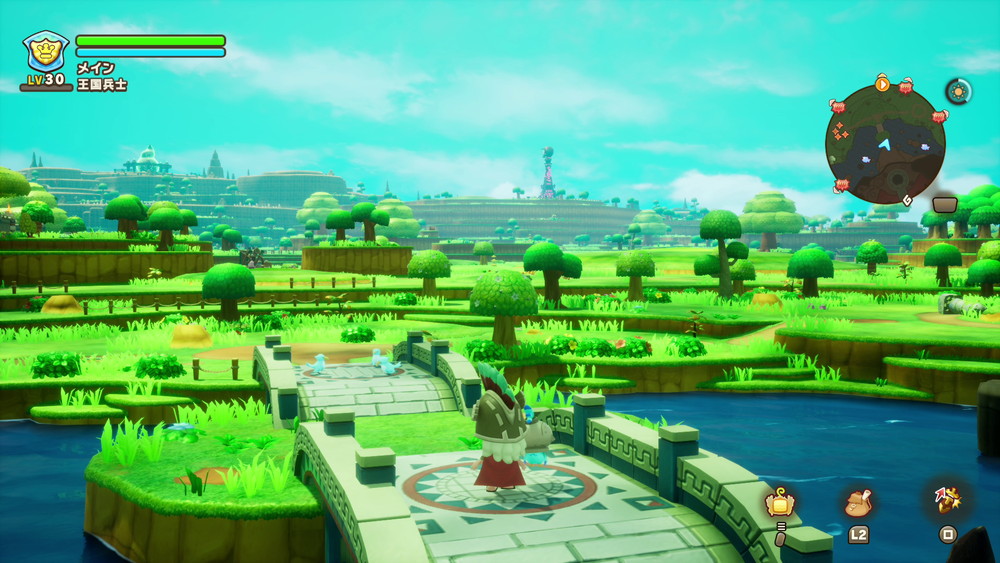Select the orange sparkle cluster on the minimap
Viewport: 1000px width, 563px height.
pyautogui.click(x=843, y=130)
